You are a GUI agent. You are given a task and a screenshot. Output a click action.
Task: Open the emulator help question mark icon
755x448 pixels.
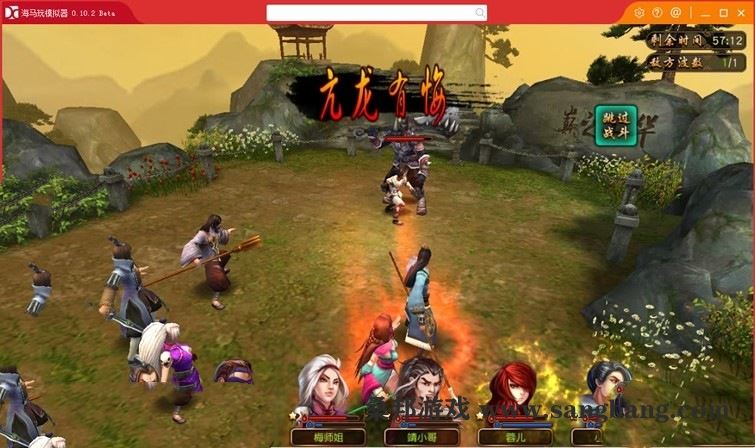[x=657, y=12]
